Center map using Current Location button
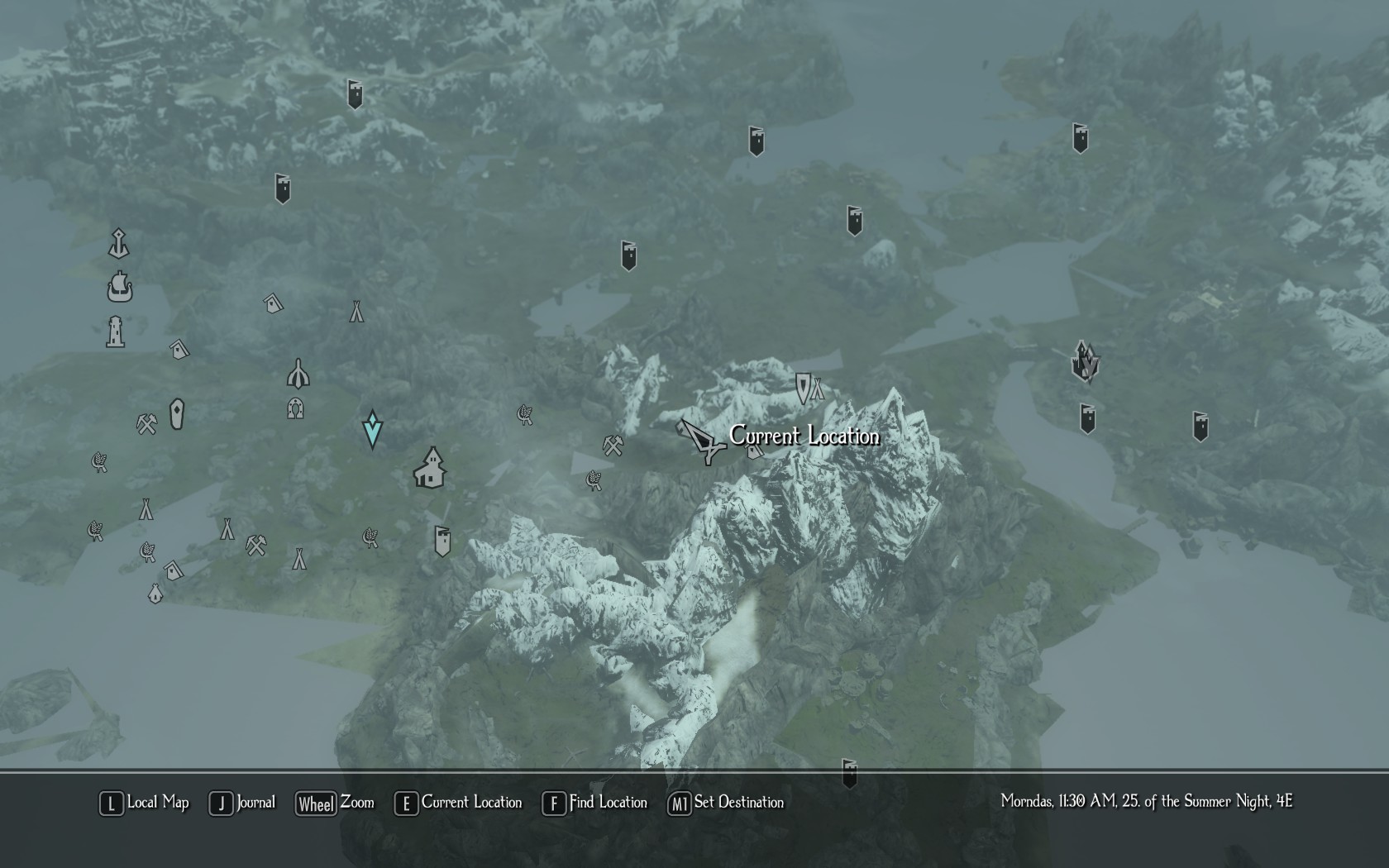The width and height of the screenshot is (1389, 868). 460,803
